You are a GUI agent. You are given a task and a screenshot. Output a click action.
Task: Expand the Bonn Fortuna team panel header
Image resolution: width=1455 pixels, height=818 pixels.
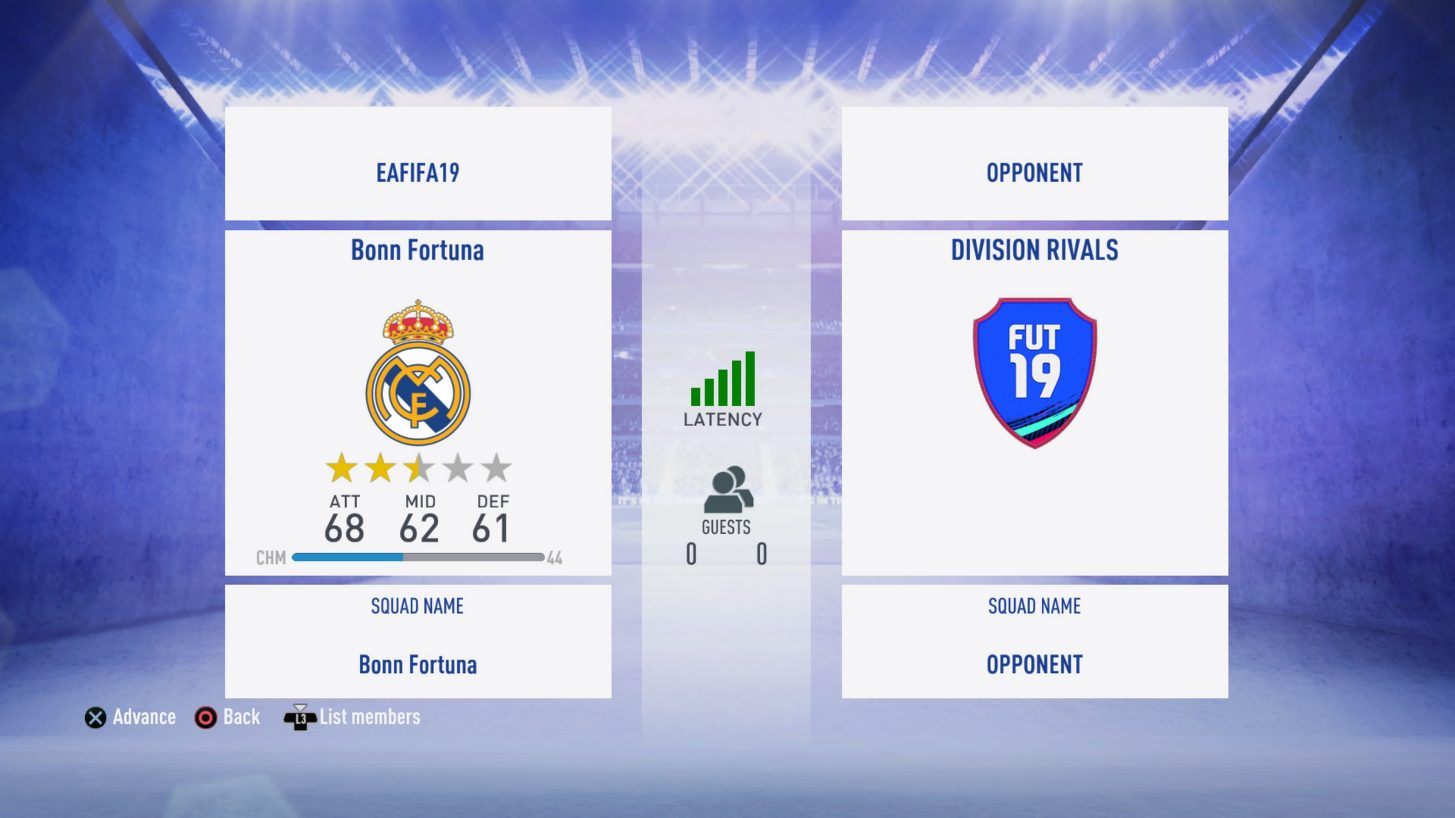[417, 250]
